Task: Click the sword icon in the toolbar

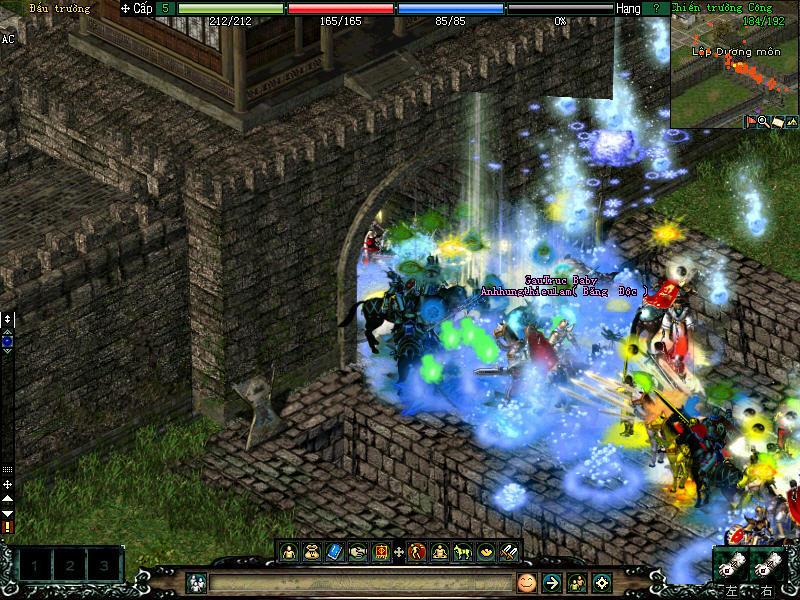Action: pyautogui.click(x=509, y=551)
